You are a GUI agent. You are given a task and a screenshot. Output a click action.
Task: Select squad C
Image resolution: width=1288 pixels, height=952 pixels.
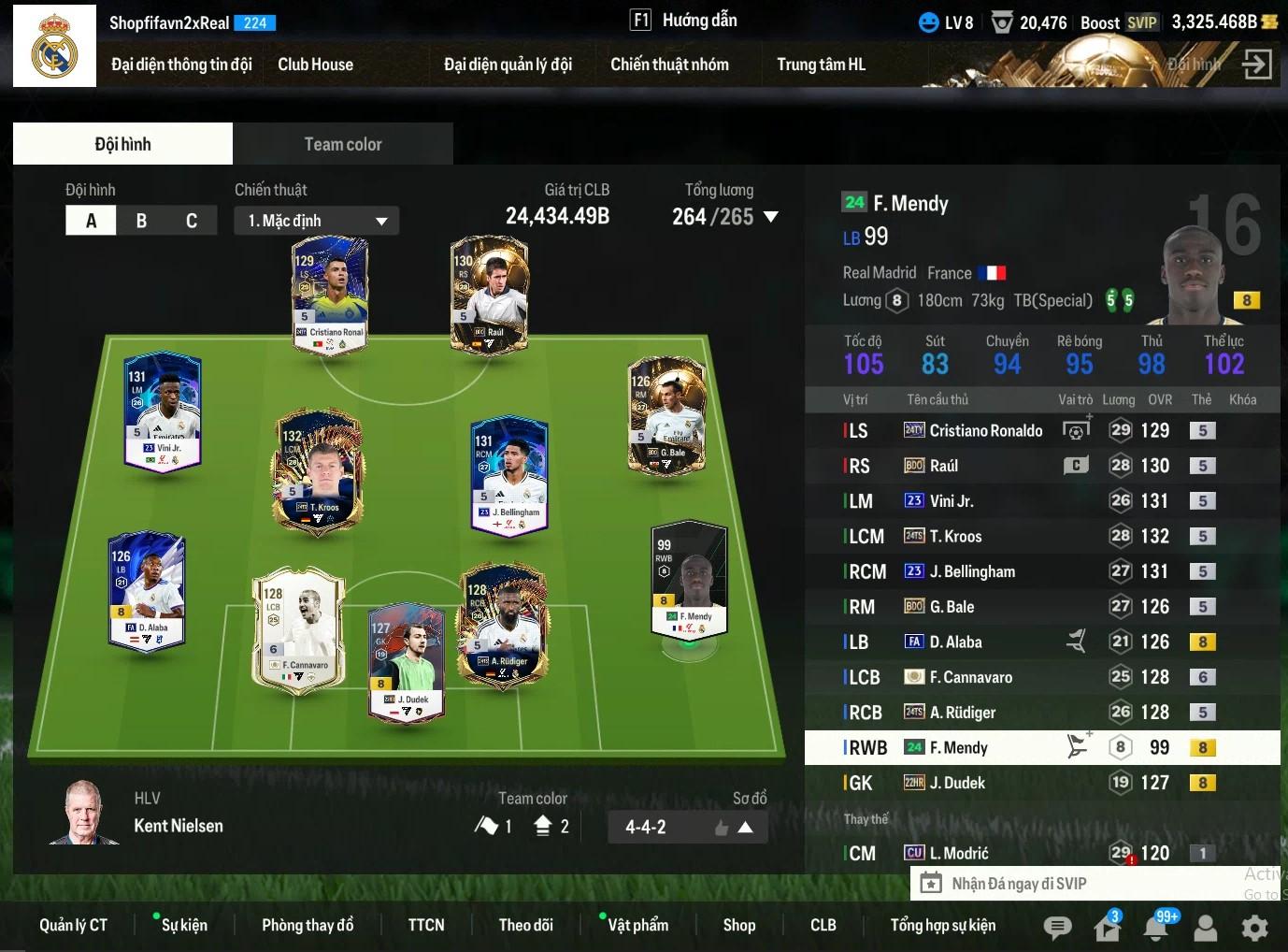[192, 221]
